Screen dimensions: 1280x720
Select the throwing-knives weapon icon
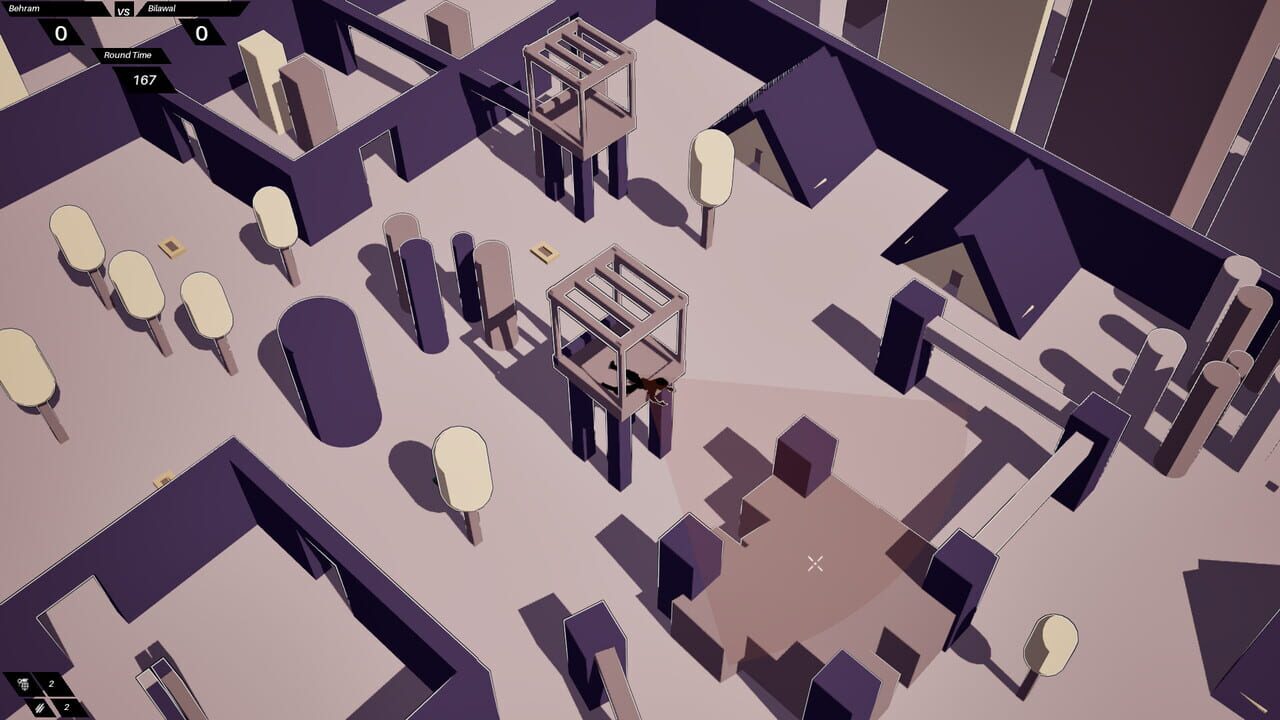(40, 707)
